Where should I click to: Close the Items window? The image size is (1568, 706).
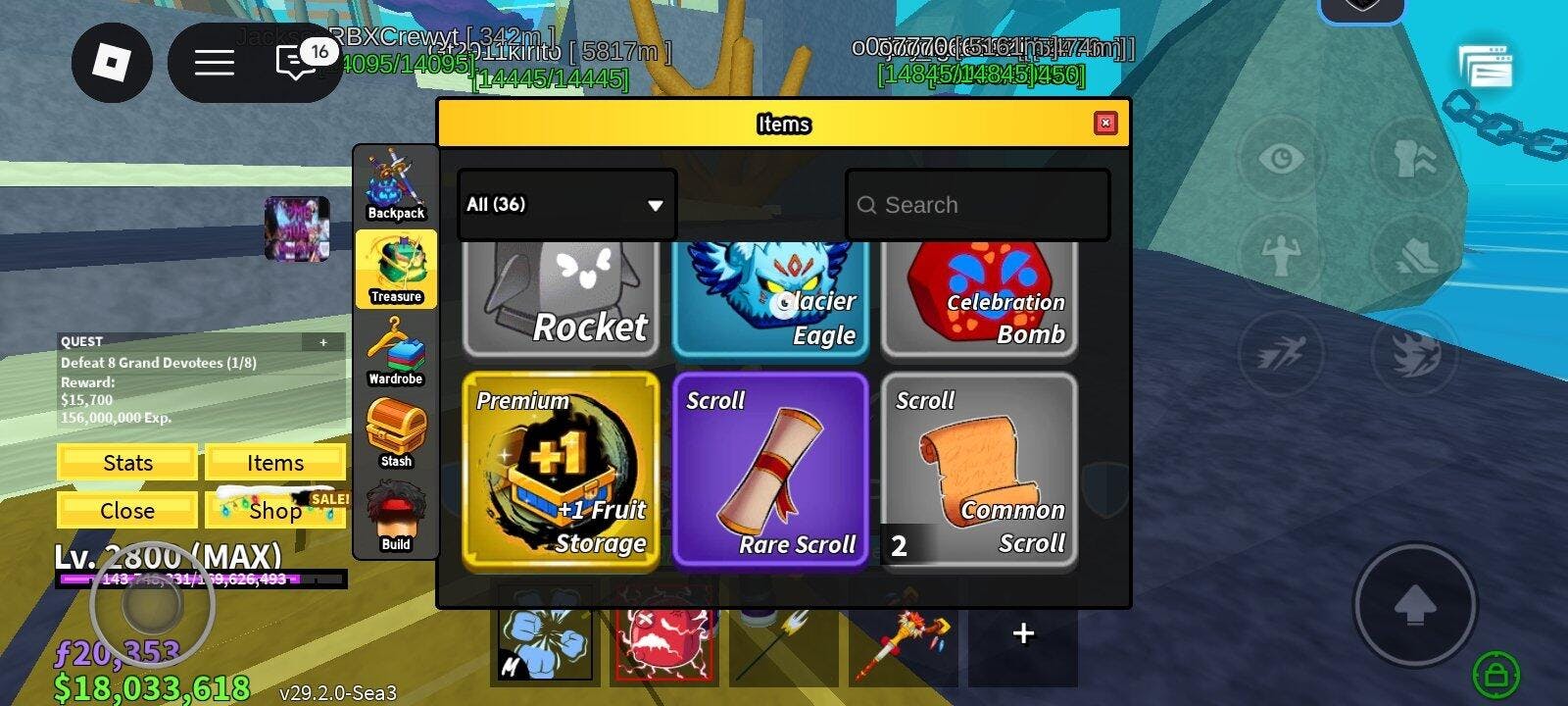click(1104, 123)
